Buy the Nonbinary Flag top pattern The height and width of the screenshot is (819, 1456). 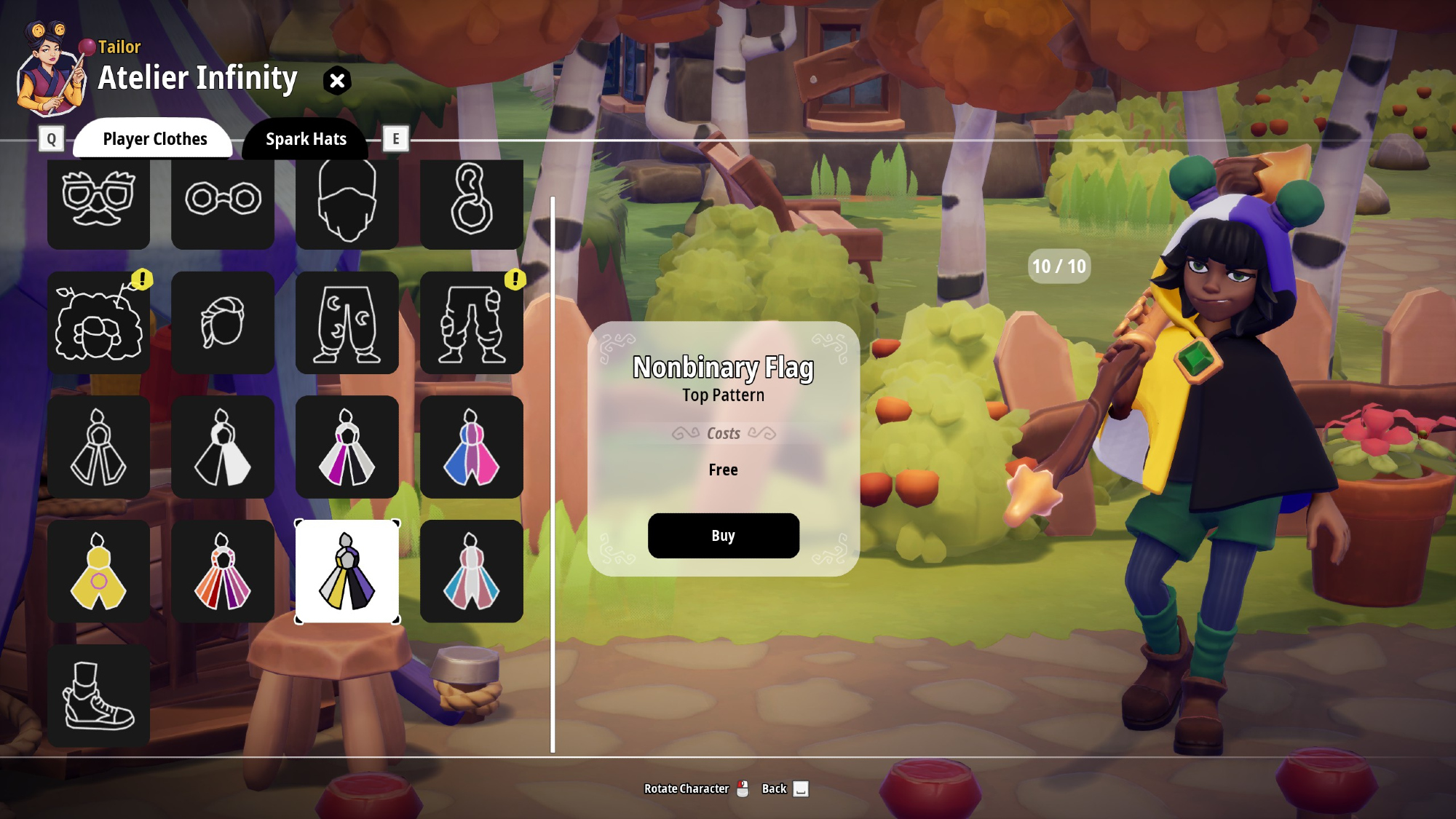coord(723,536)
